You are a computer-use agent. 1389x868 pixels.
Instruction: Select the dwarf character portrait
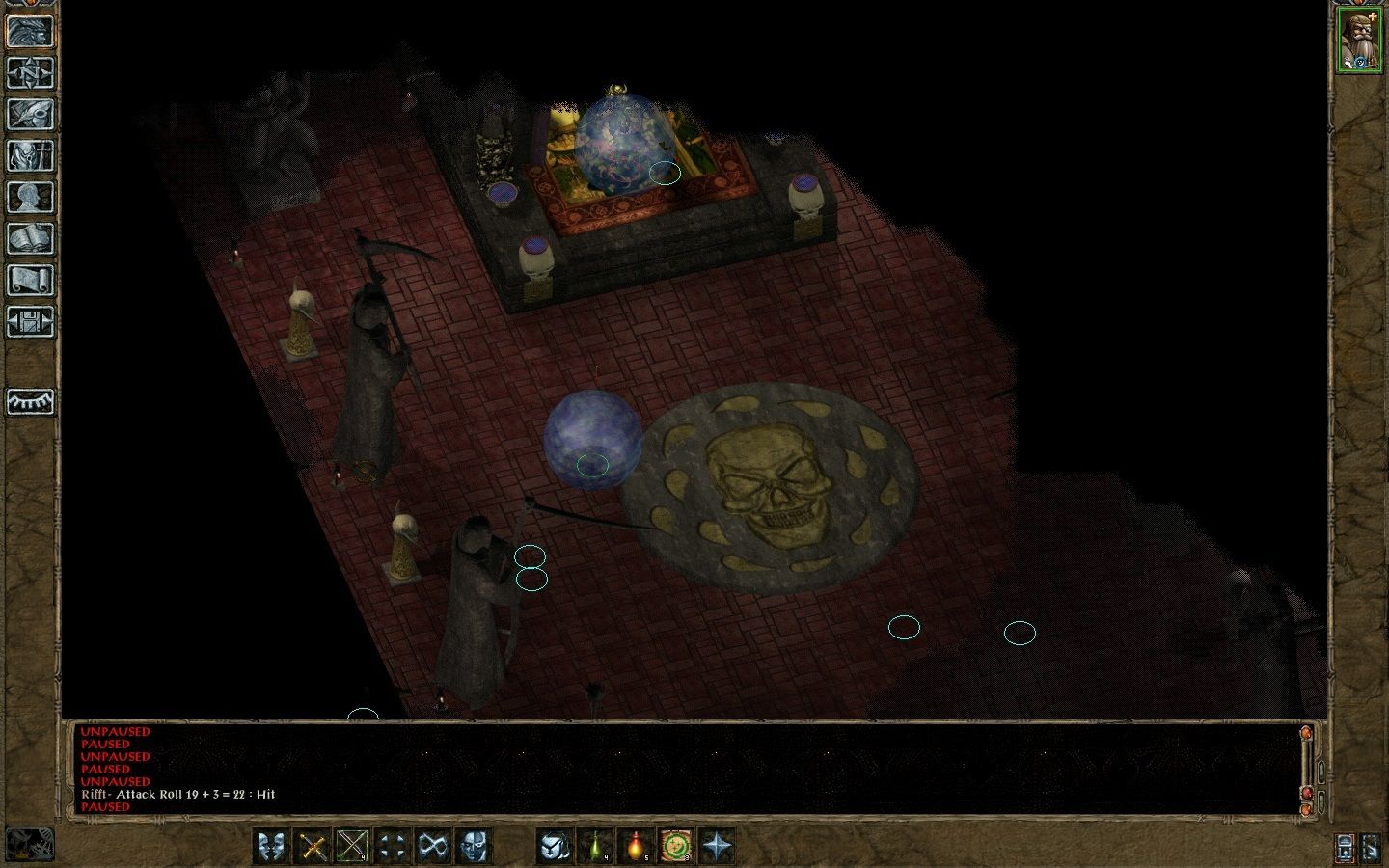[x=1361, y=39]
